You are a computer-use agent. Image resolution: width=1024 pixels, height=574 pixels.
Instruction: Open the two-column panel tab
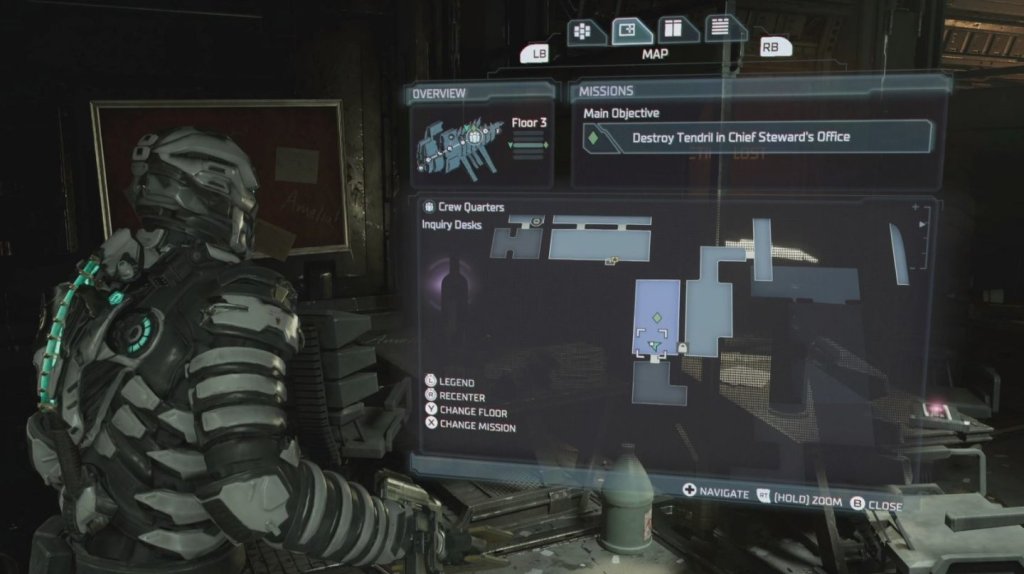click(677, 30)
